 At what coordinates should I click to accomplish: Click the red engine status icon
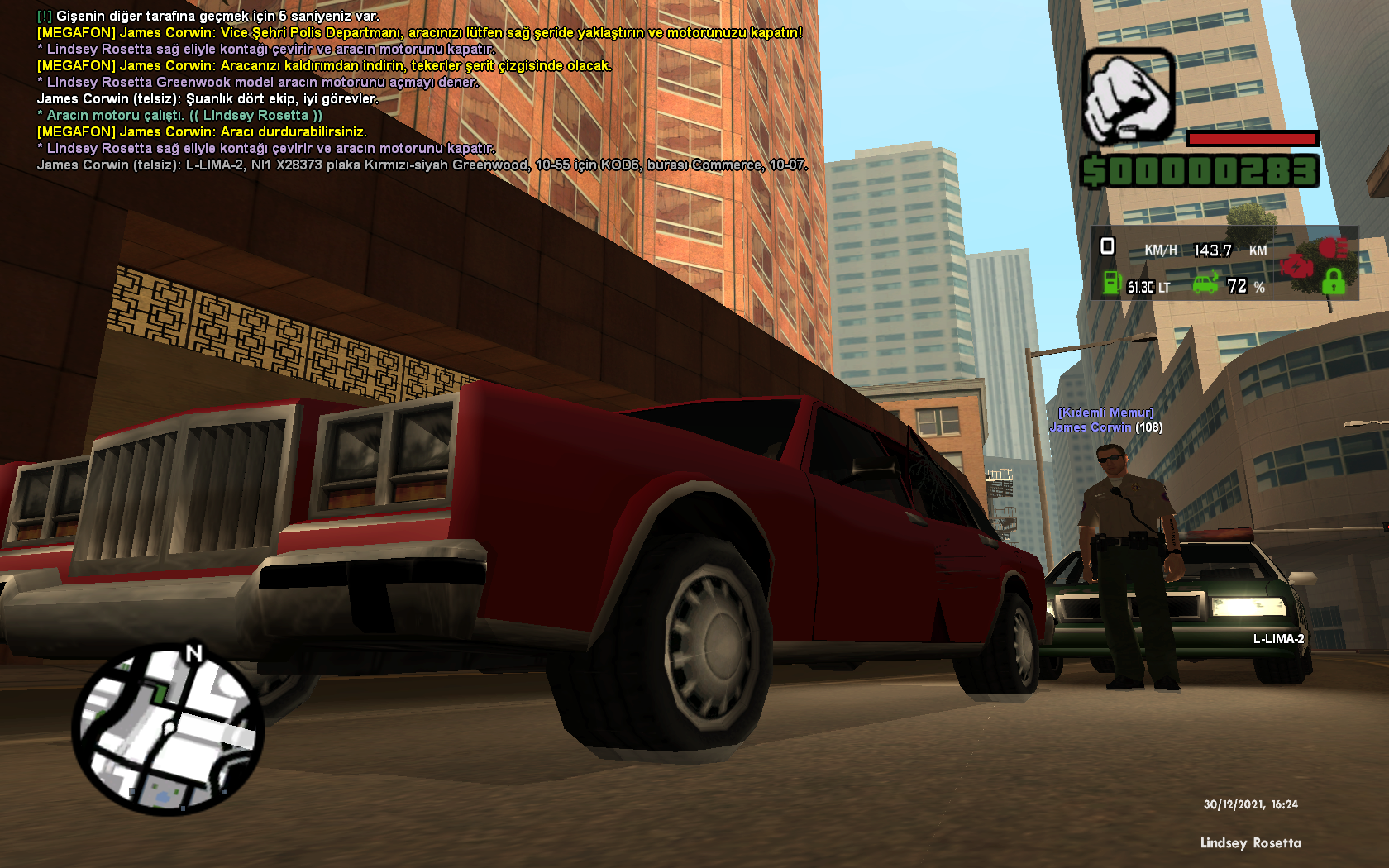pos(1296,266)
